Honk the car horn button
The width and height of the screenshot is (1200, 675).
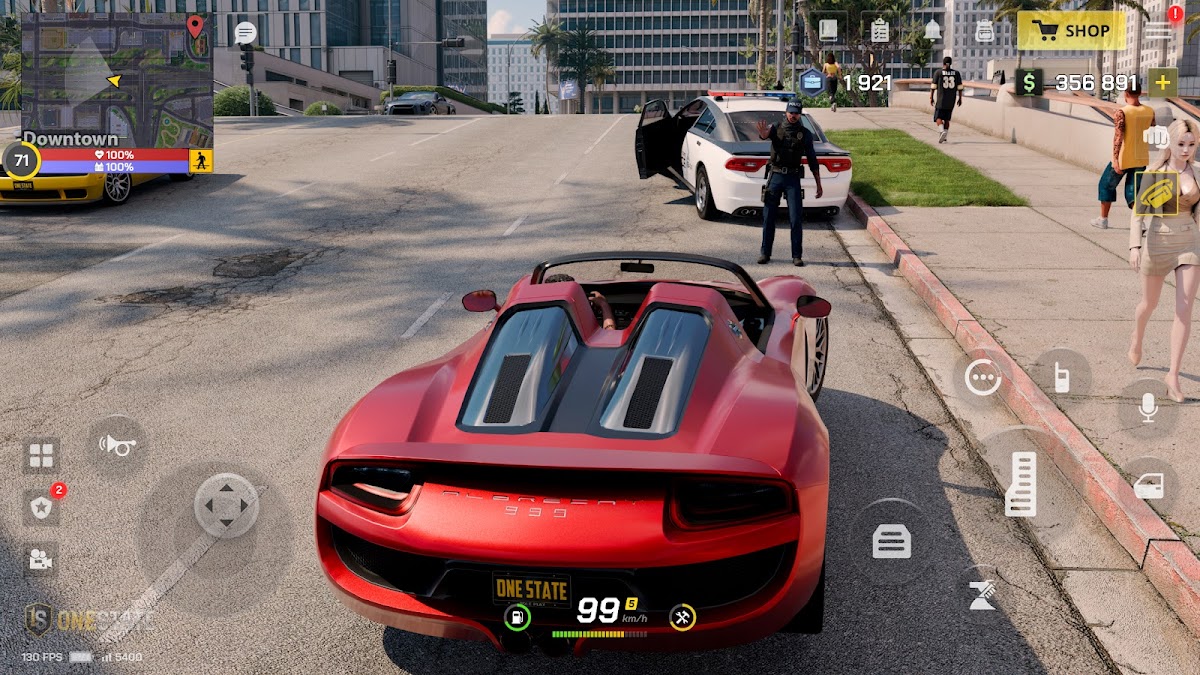pos(118,444)
